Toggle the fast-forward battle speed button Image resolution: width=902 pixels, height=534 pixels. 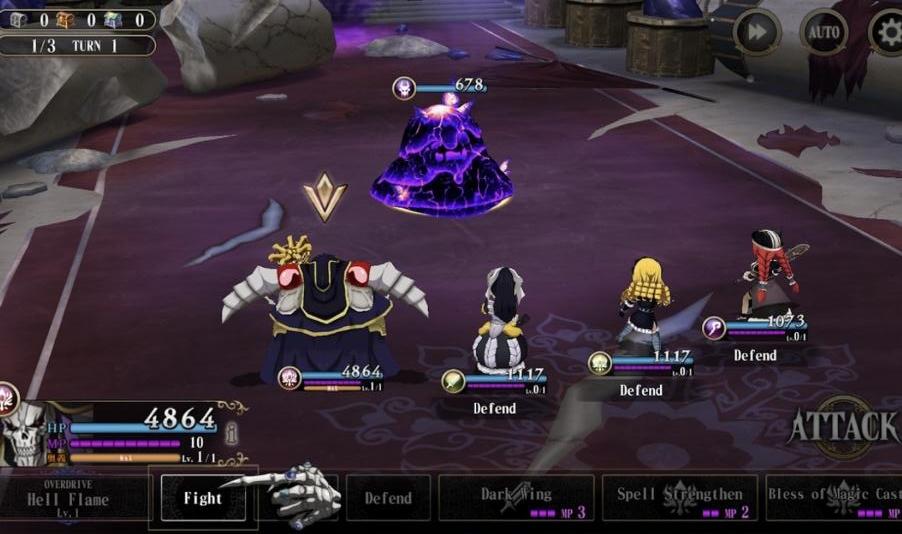(x=757, y=33)
